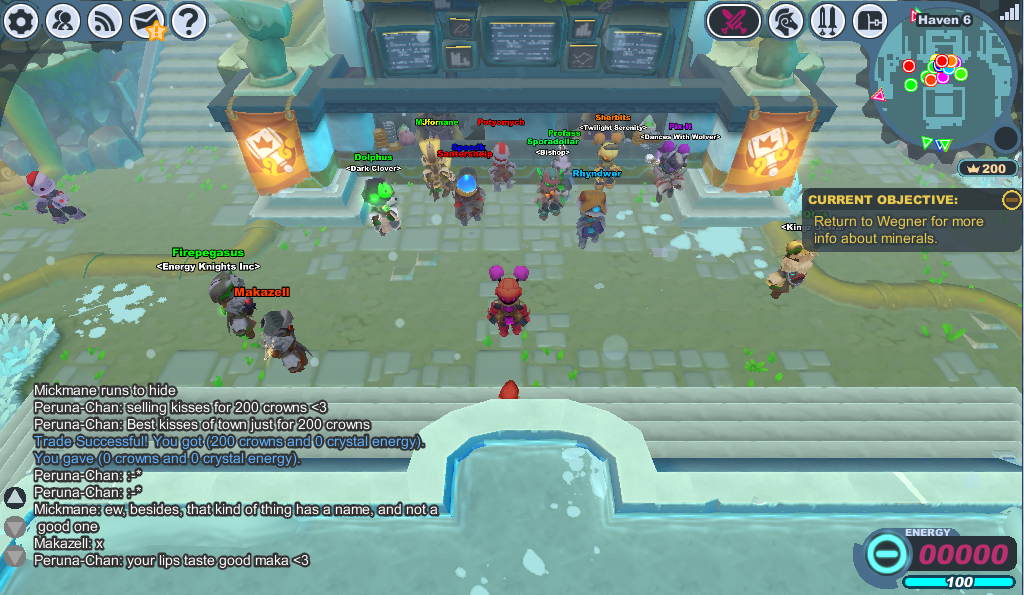Toggle the crossed swords PvP button
The height and width of the screenshot is (595, 1024).
[x=733, y=20]
